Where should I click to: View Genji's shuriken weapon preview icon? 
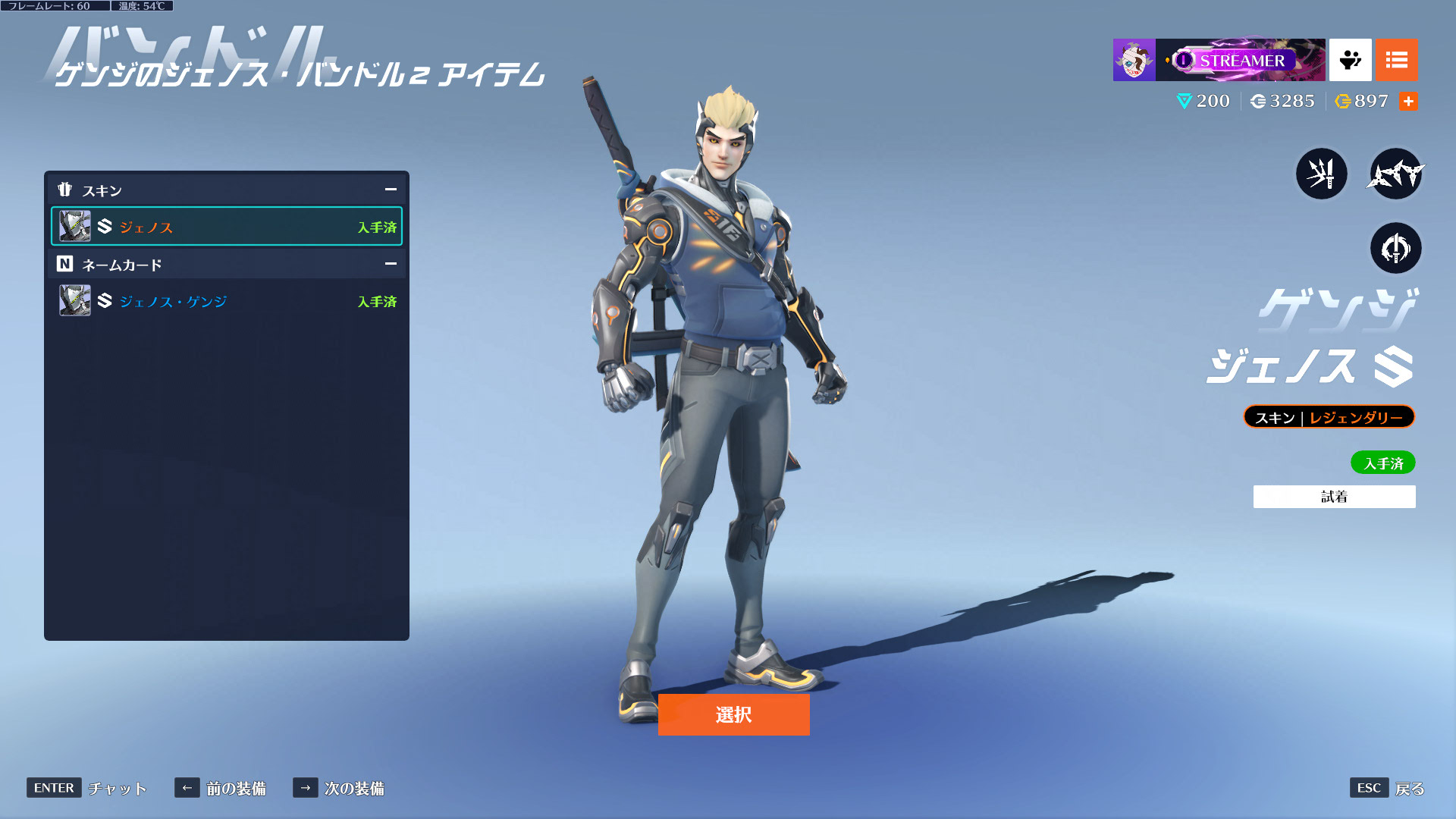tap(1321, 174)
